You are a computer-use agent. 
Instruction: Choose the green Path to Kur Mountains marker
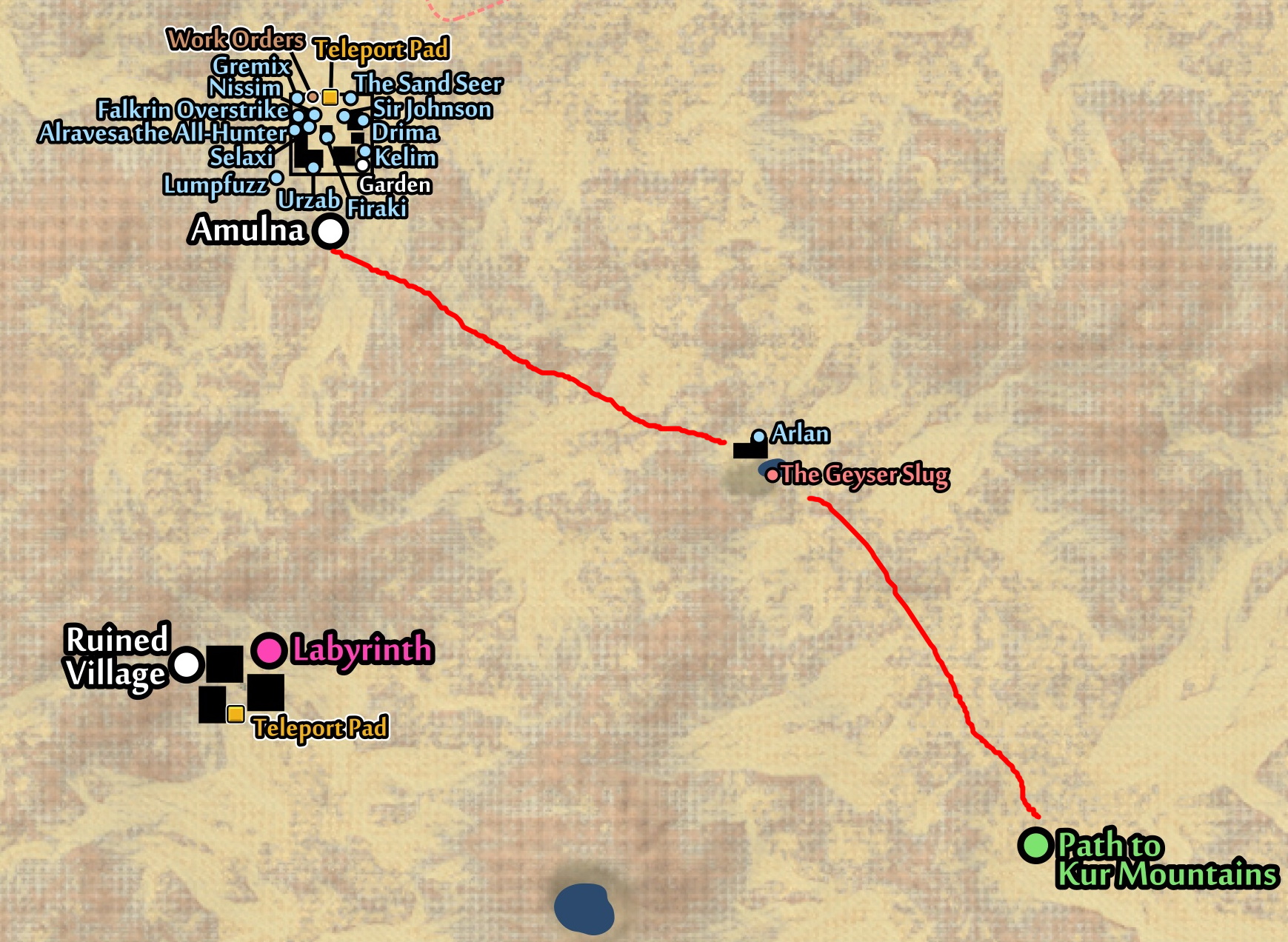click(x=1035, y=845)
